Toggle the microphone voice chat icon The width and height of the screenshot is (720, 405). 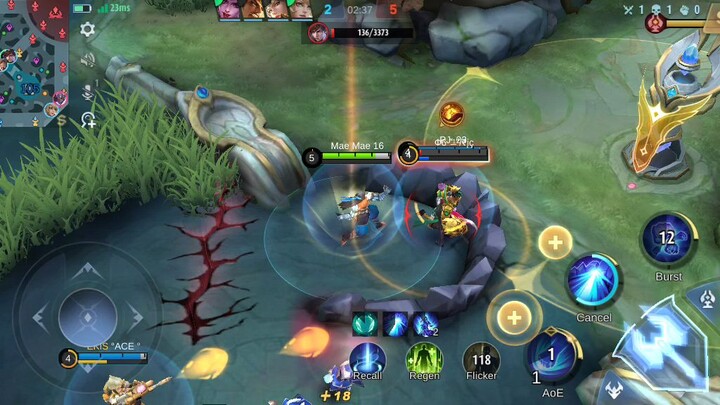click(88, 91)
